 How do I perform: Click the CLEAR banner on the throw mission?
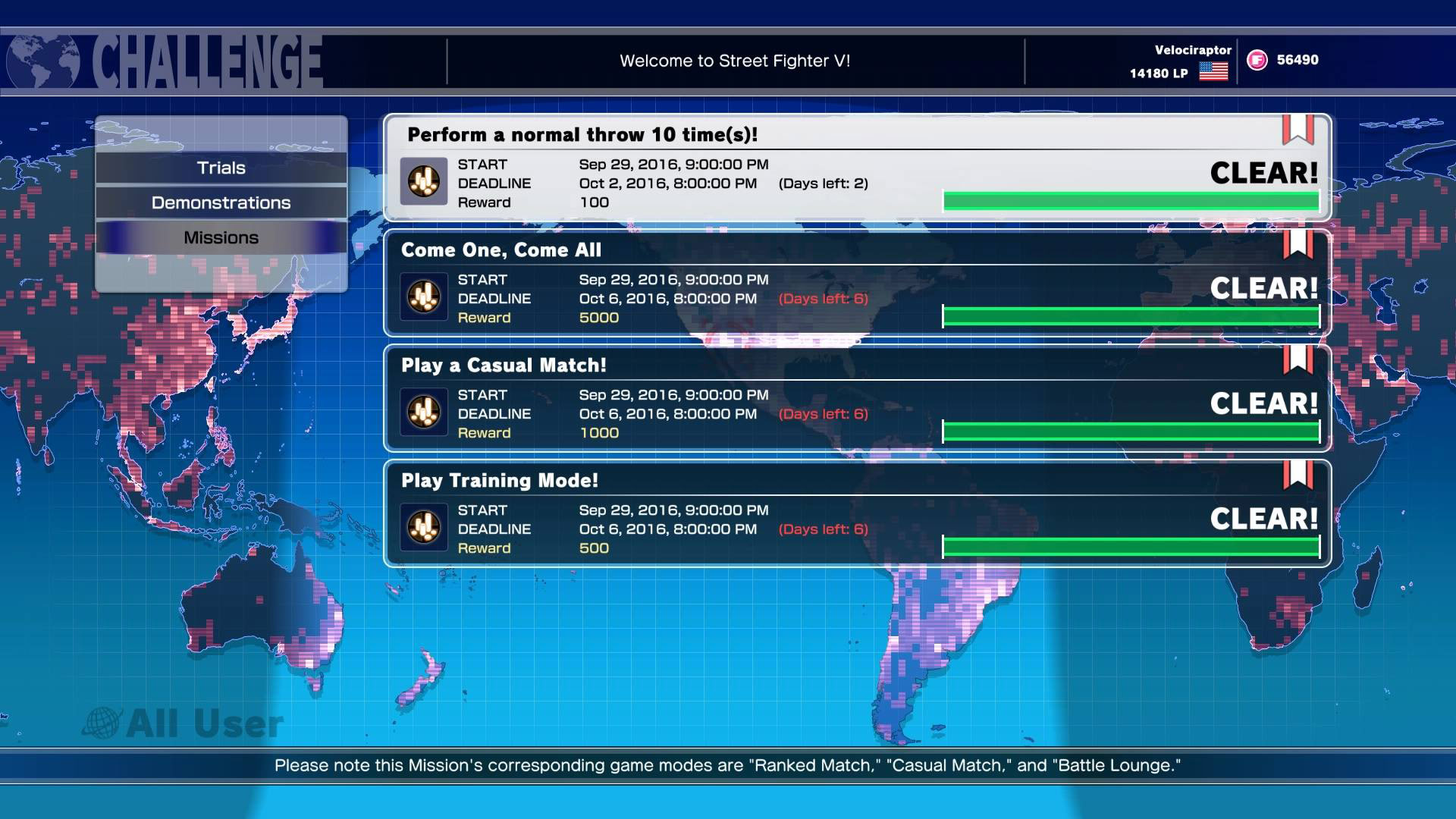tap(1263, 173)
